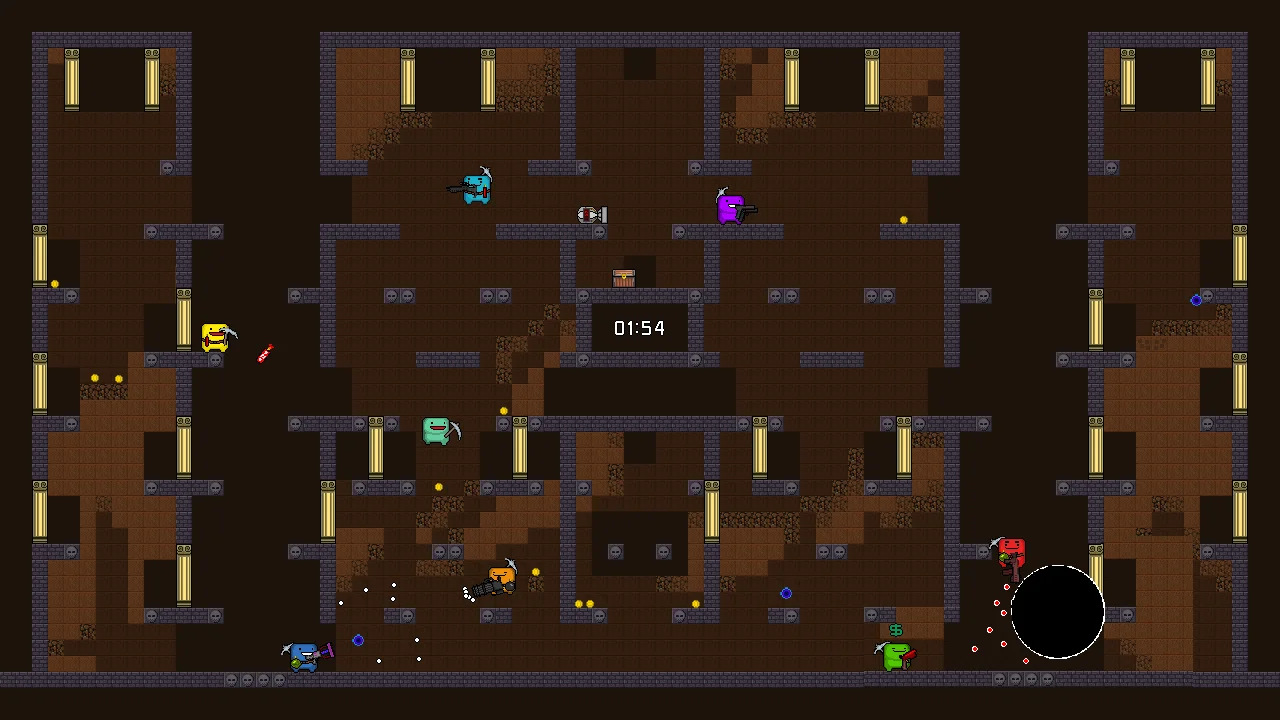This screenshot has width=1280, height=720.
Task: Click the wooden treasure chest
Action: pyautogui.click(x=623, y=277)
